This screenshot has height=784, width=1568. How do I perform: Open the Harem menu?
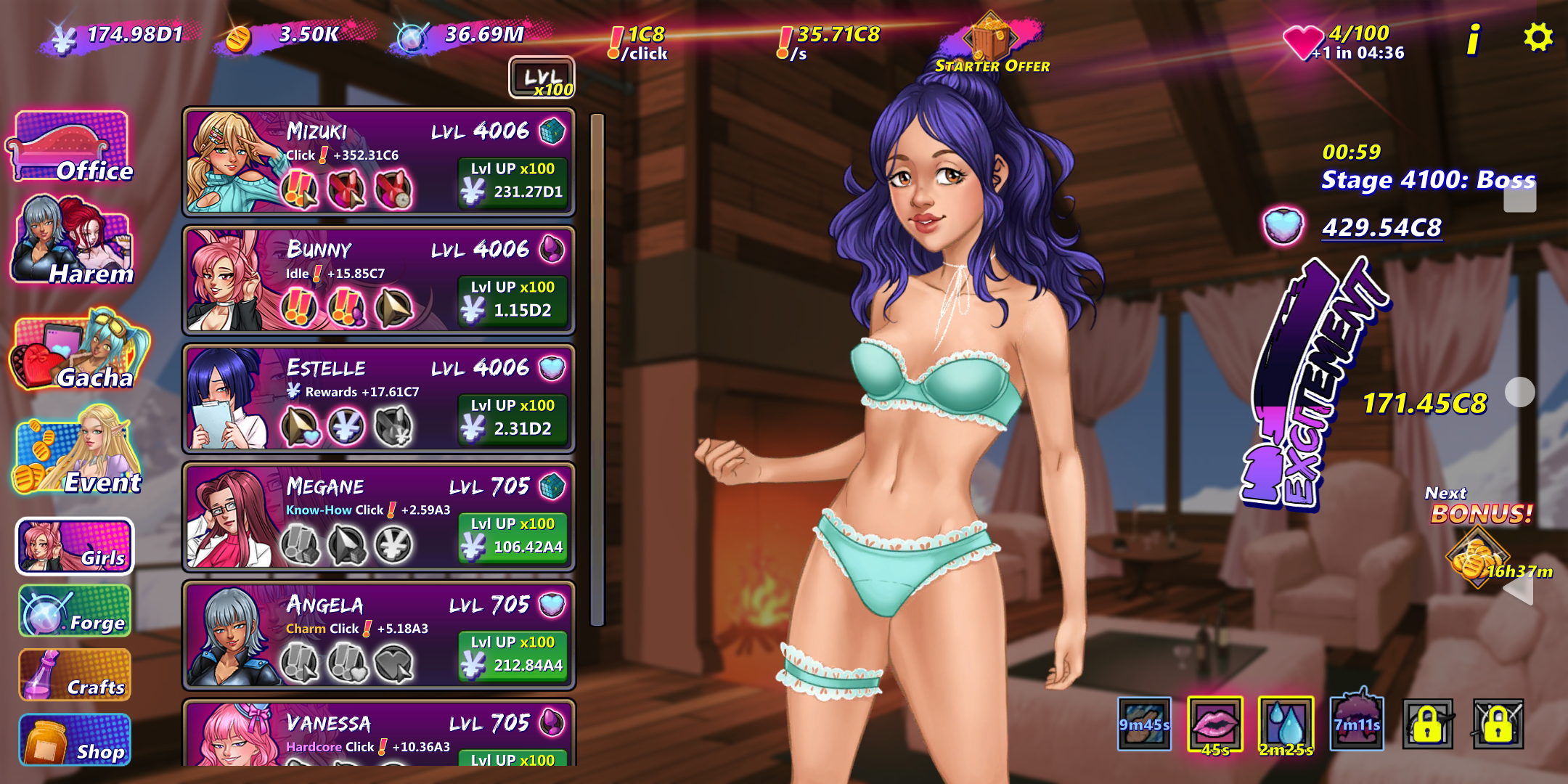point(73,241)
